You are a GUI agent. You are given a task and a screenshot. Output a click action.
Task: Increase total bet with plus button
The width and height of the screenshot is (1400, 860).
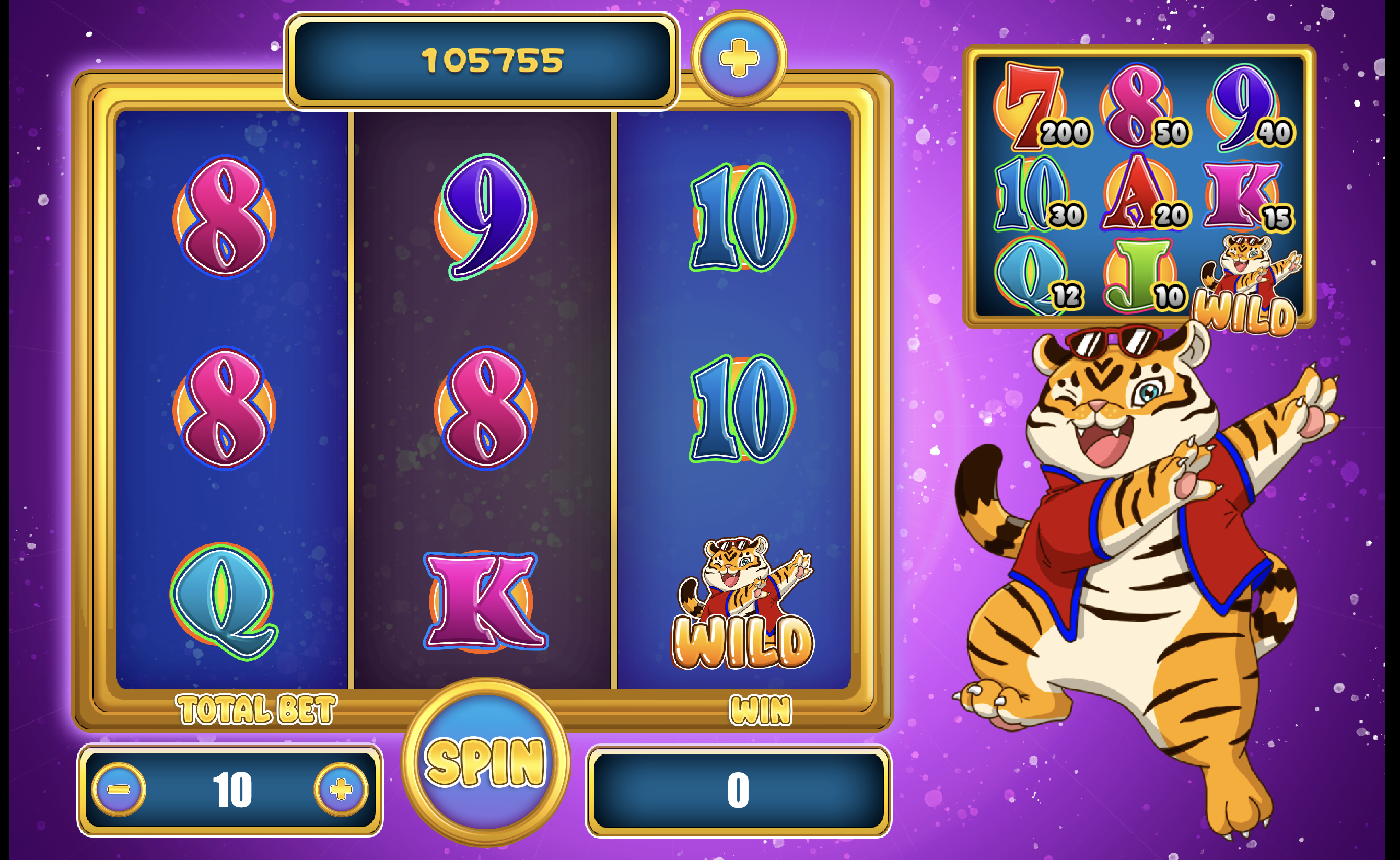341,789
